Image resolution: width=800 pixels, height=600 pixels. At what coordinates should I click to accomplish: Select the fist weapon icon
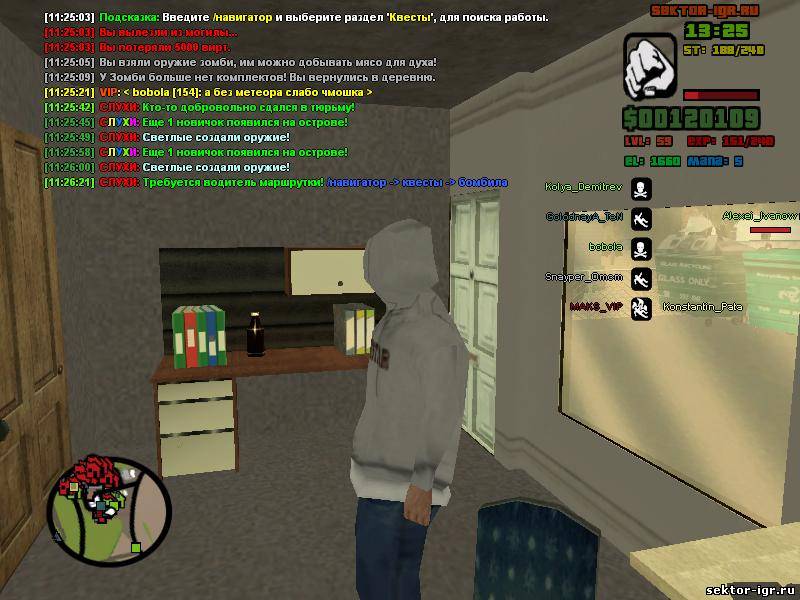(x=652, y=66)
